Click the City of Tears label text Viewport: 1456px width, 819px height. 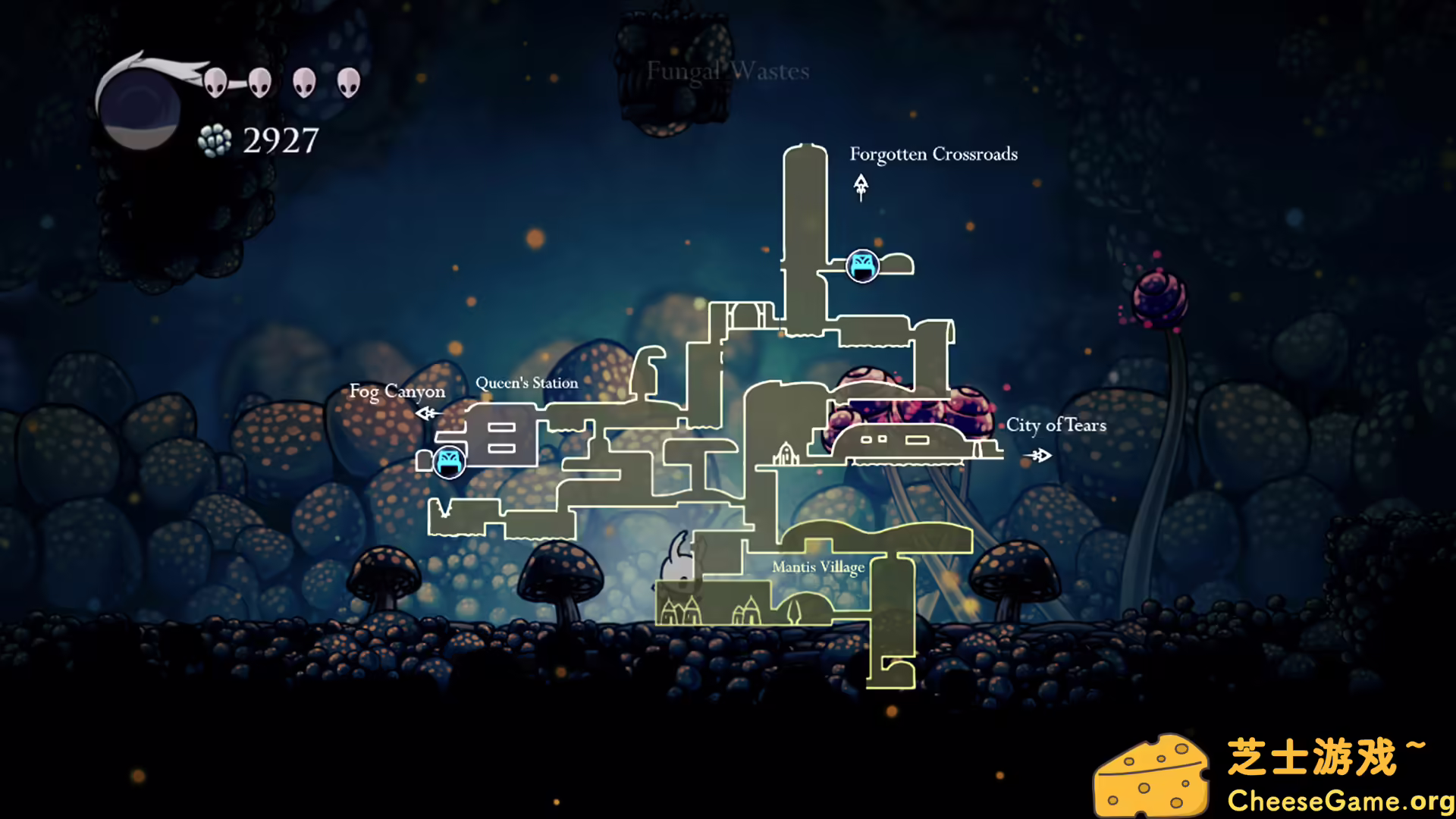(1057, 426)
